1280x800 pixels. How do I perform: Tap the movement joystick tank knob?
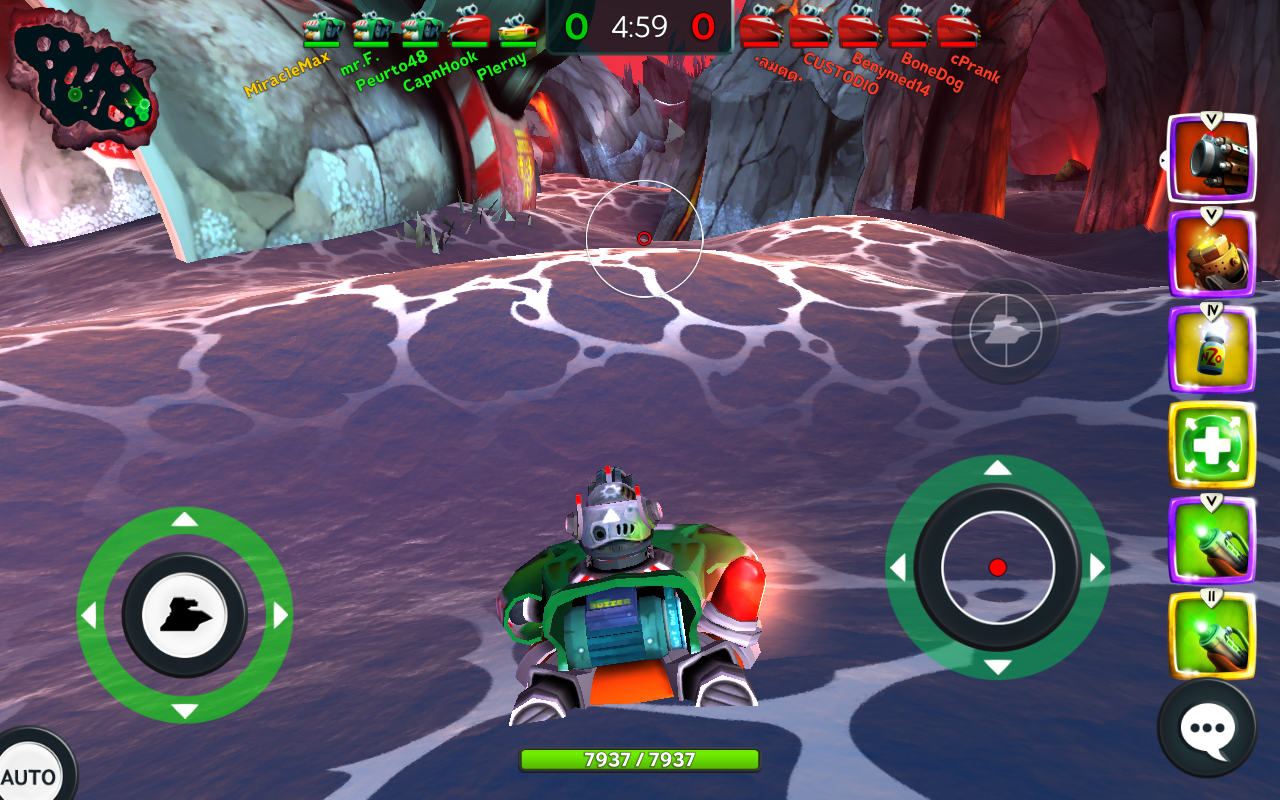coord(185,615)
